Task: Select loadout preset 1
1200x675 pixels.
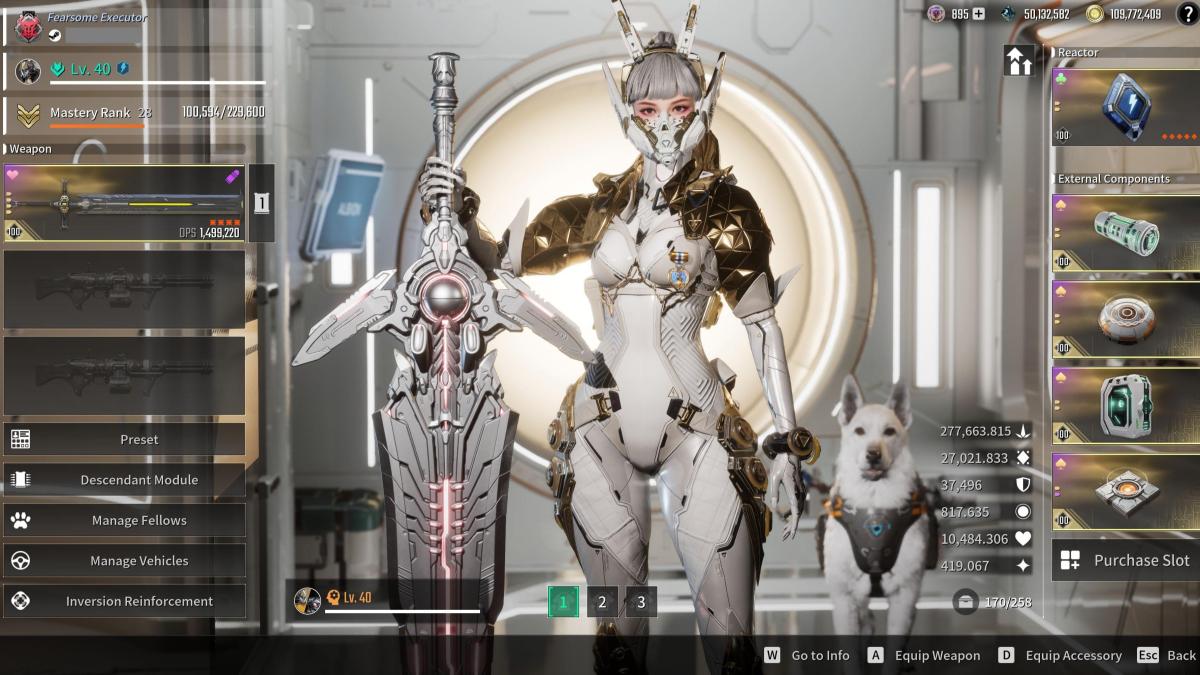Action: [x=563, y=602]
